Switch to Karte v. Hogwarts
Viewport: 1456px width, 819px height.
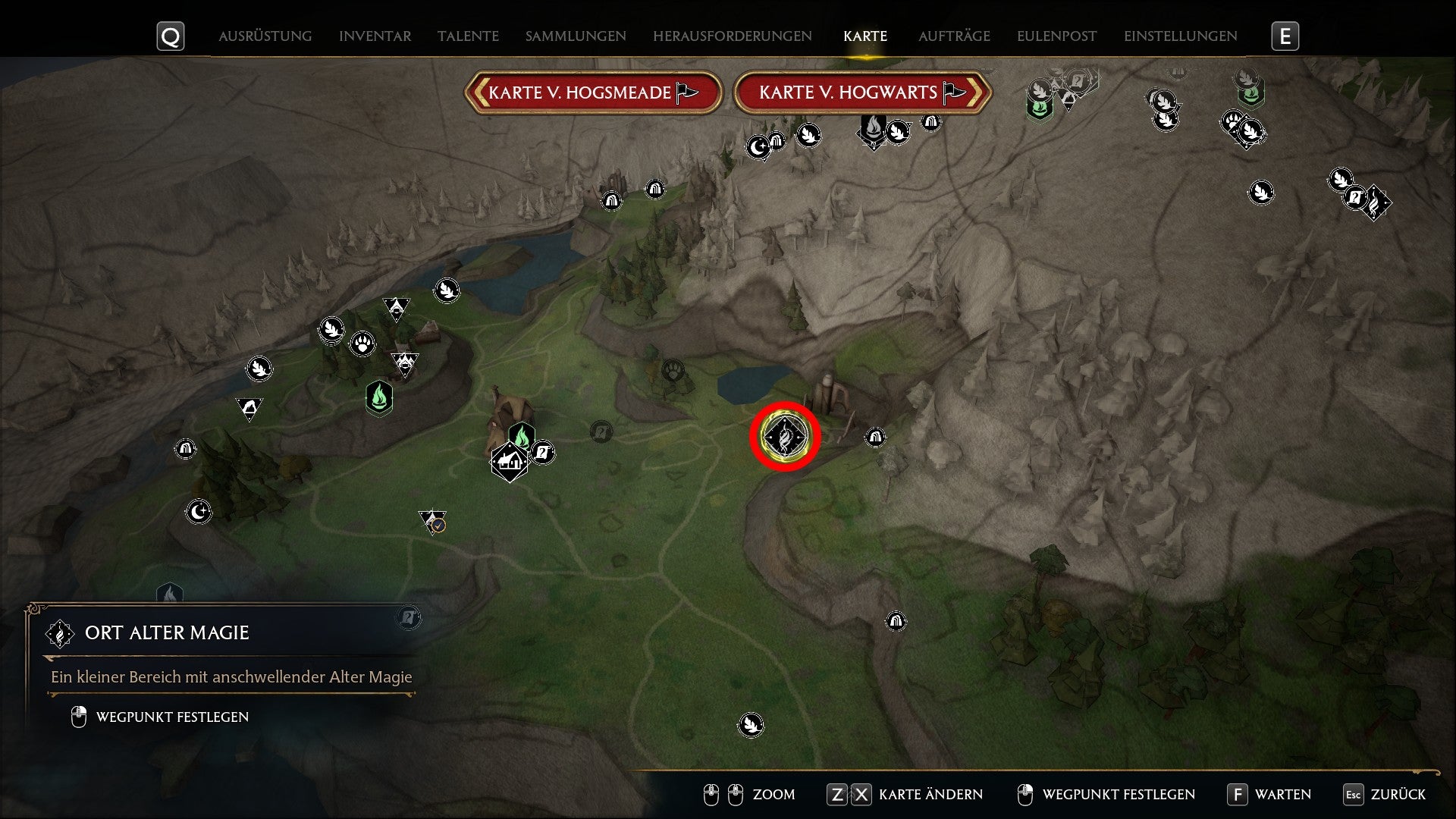[x=862, y=93]
